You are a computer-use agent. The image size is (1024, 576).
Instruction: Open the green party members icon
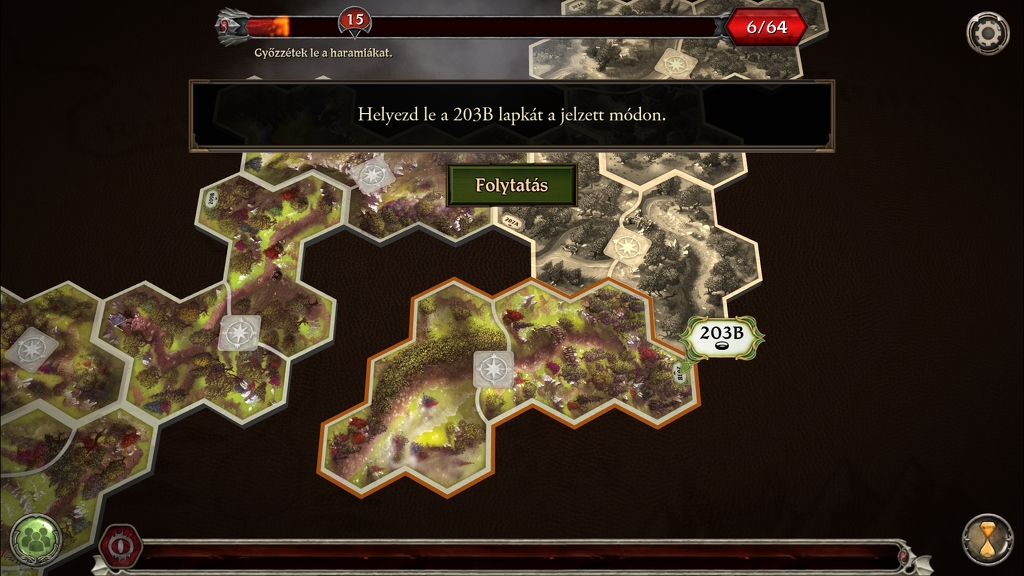coord(37,540)
